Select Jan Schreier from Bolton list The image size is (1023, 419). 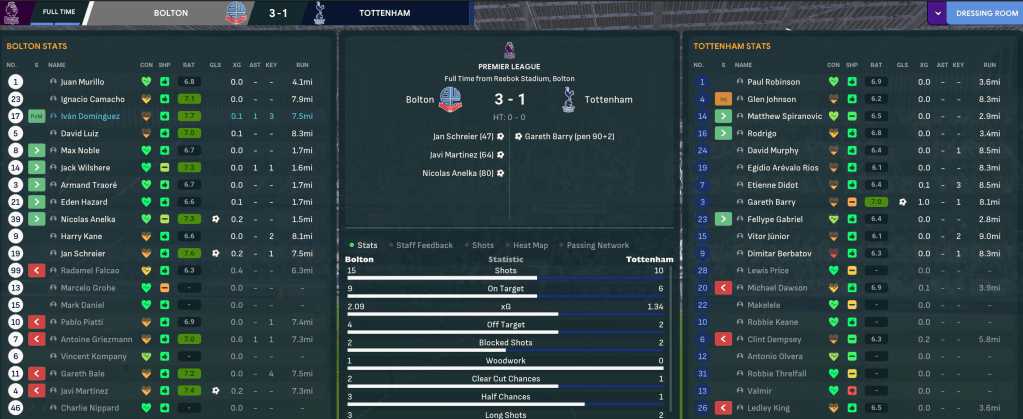(86, 253)
